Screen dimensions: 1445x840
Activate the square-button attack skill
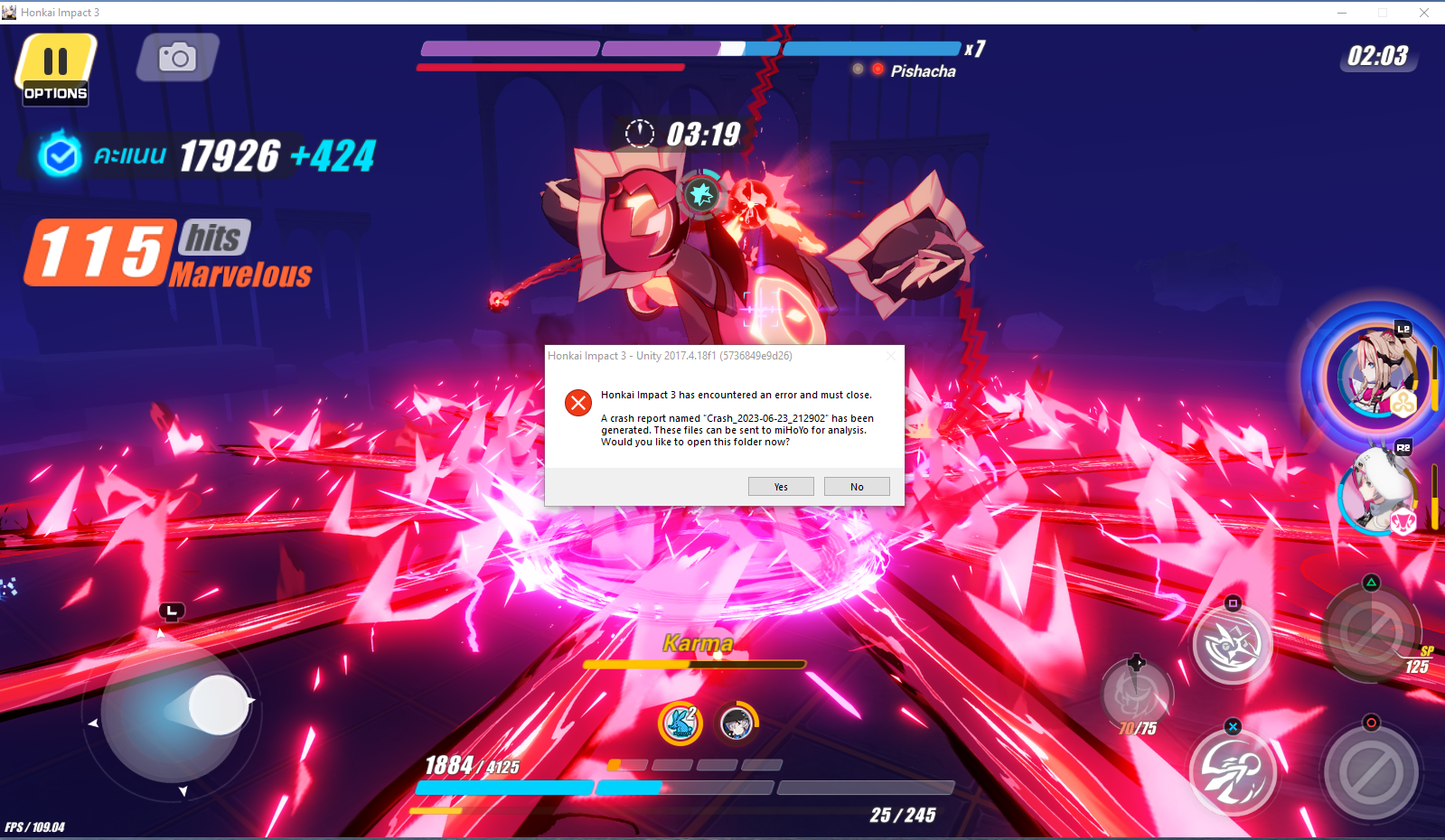tap(1233, 643)
